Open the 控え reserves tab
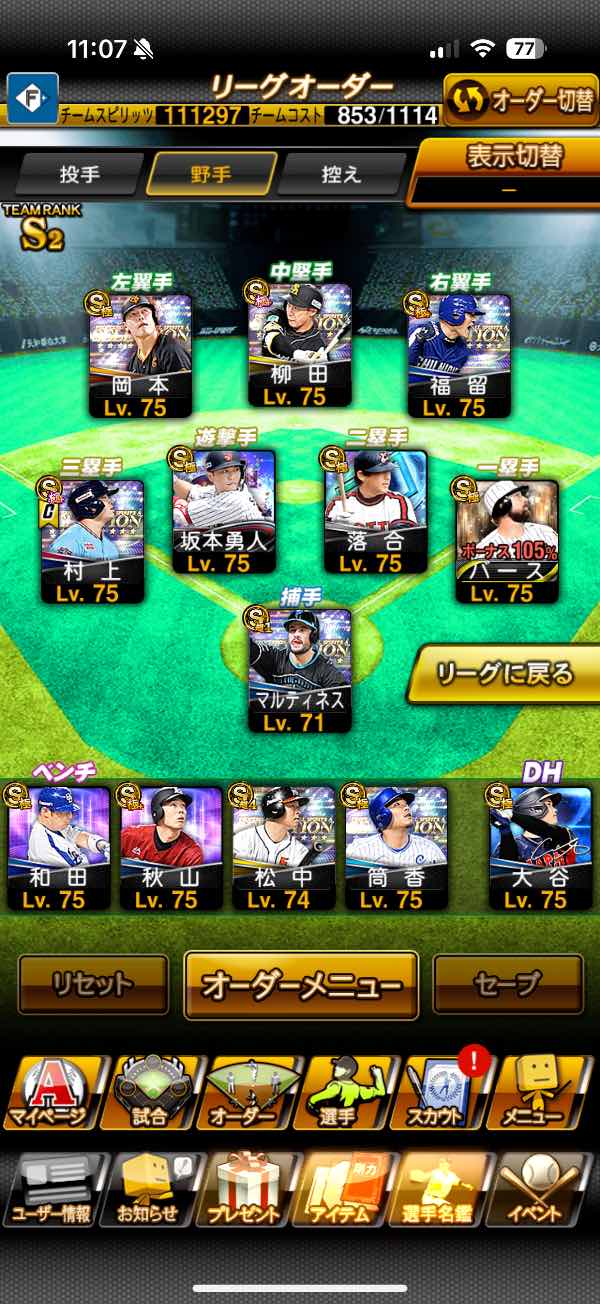The width and height of the screenshot is (600, 1304). 341,175
